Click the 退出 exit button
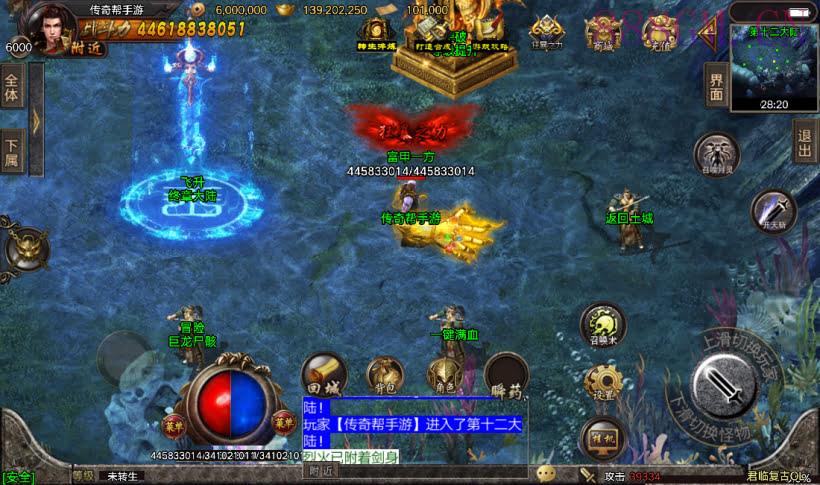Image resolution: width=820 pixels, height=485 pixels. [805, 141]
